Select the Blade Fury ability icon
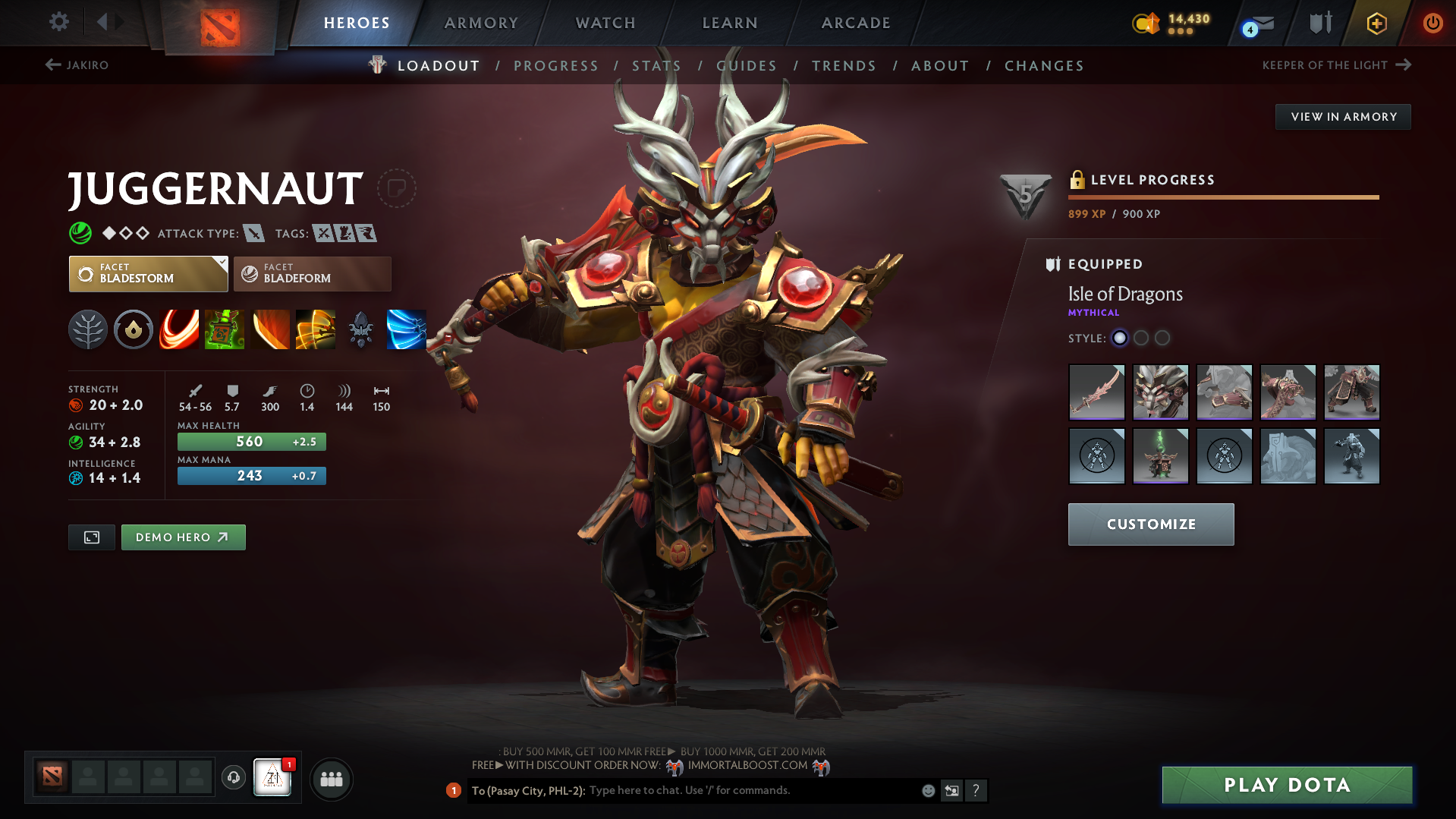This screenshot has height=819, width=1456. (179, 329)
